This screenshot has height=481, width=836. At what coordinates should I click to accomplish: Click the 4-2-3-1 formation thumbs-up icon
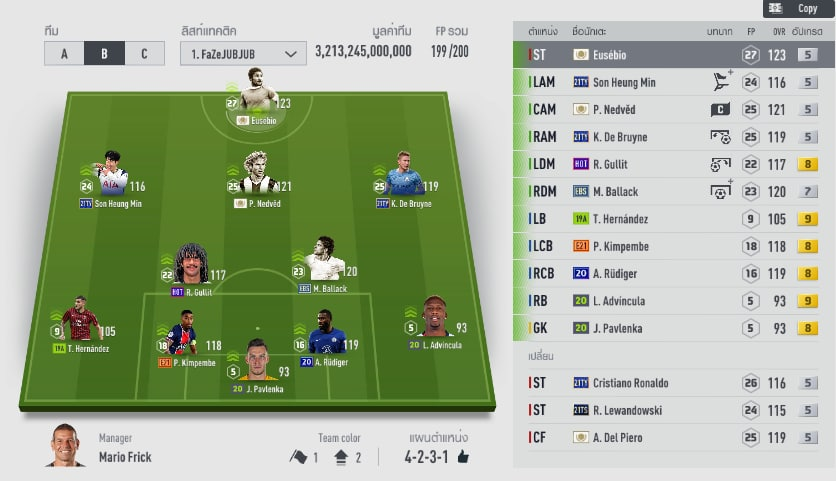(463, 457)
